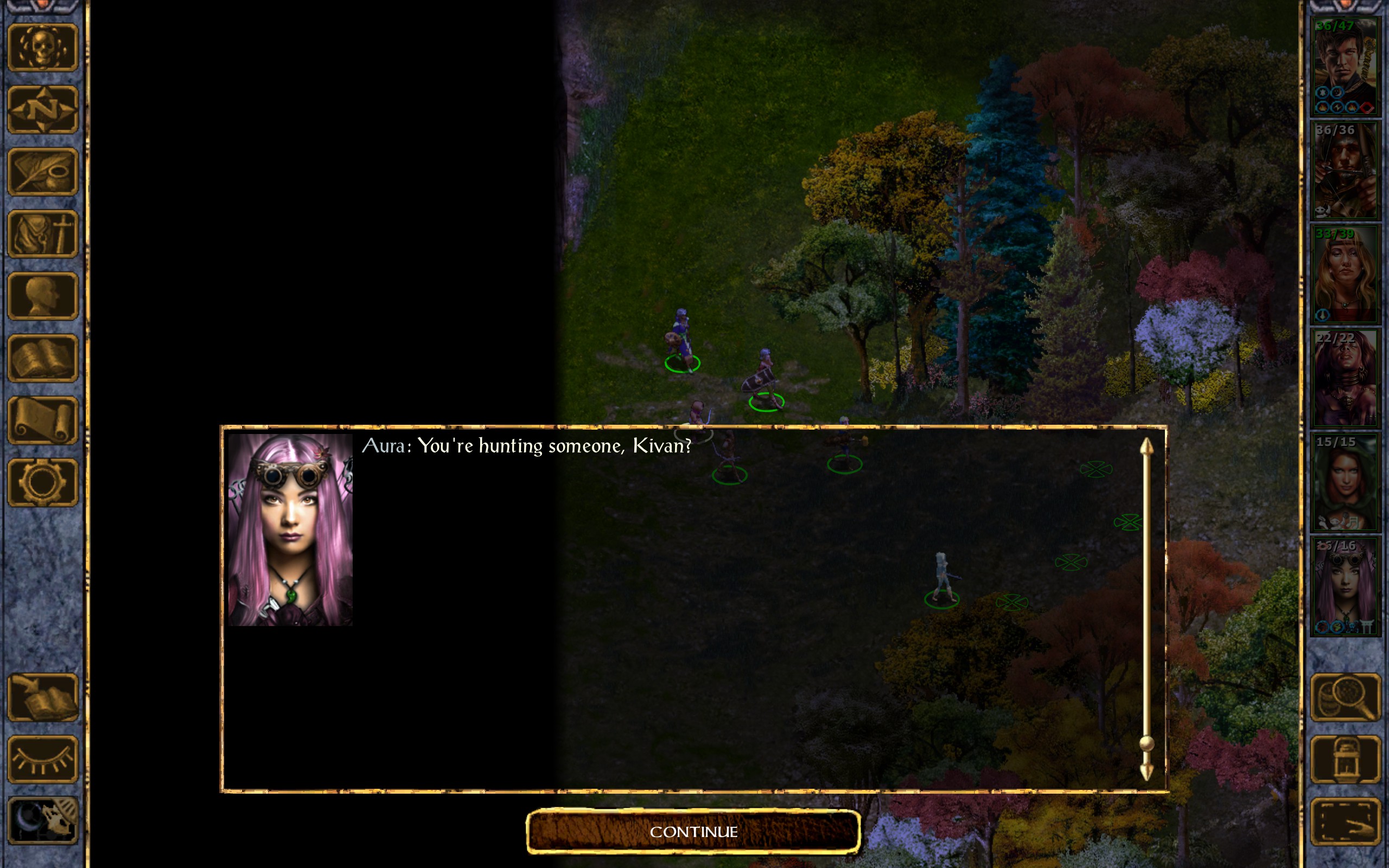
Task: Click the moon day-night clock icon
Action: 42,821
